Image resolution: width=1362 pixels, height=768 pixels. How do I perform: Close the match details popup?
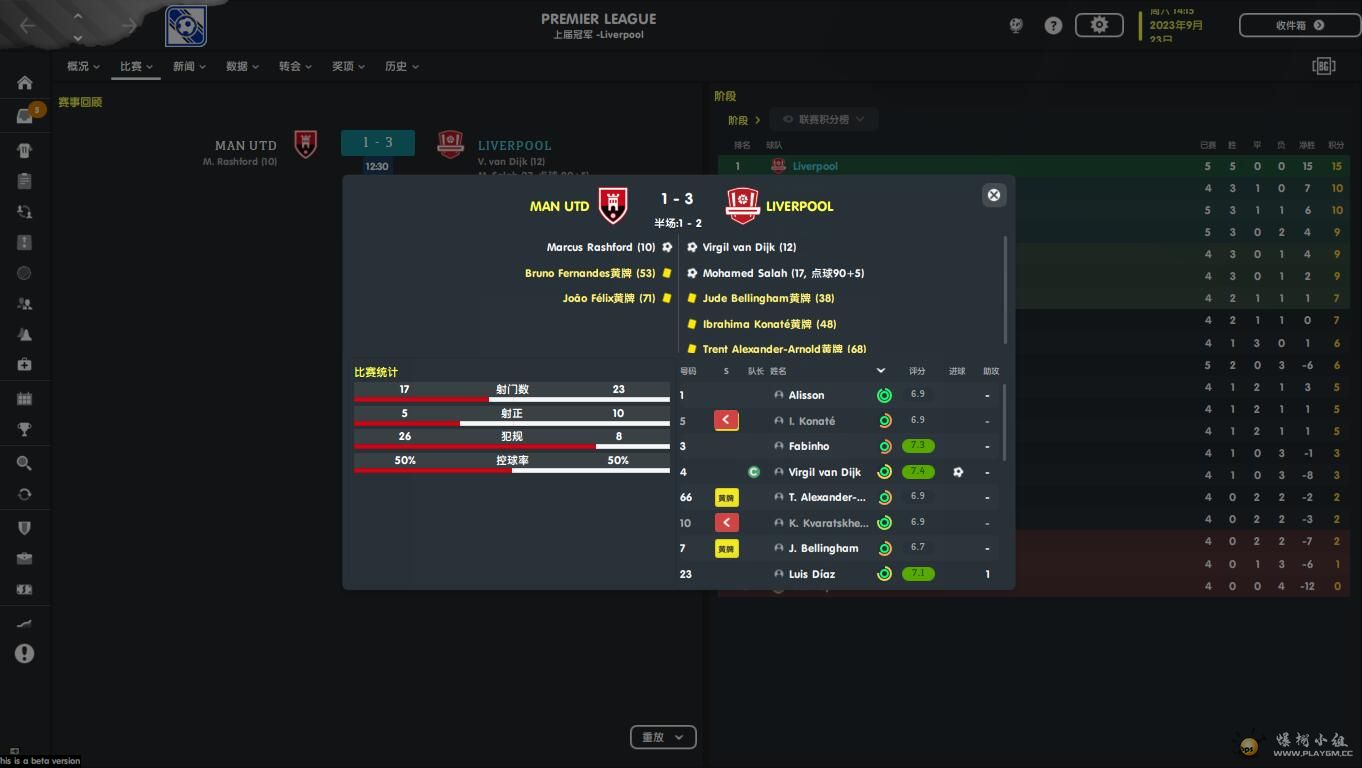(x=993, y=195)
